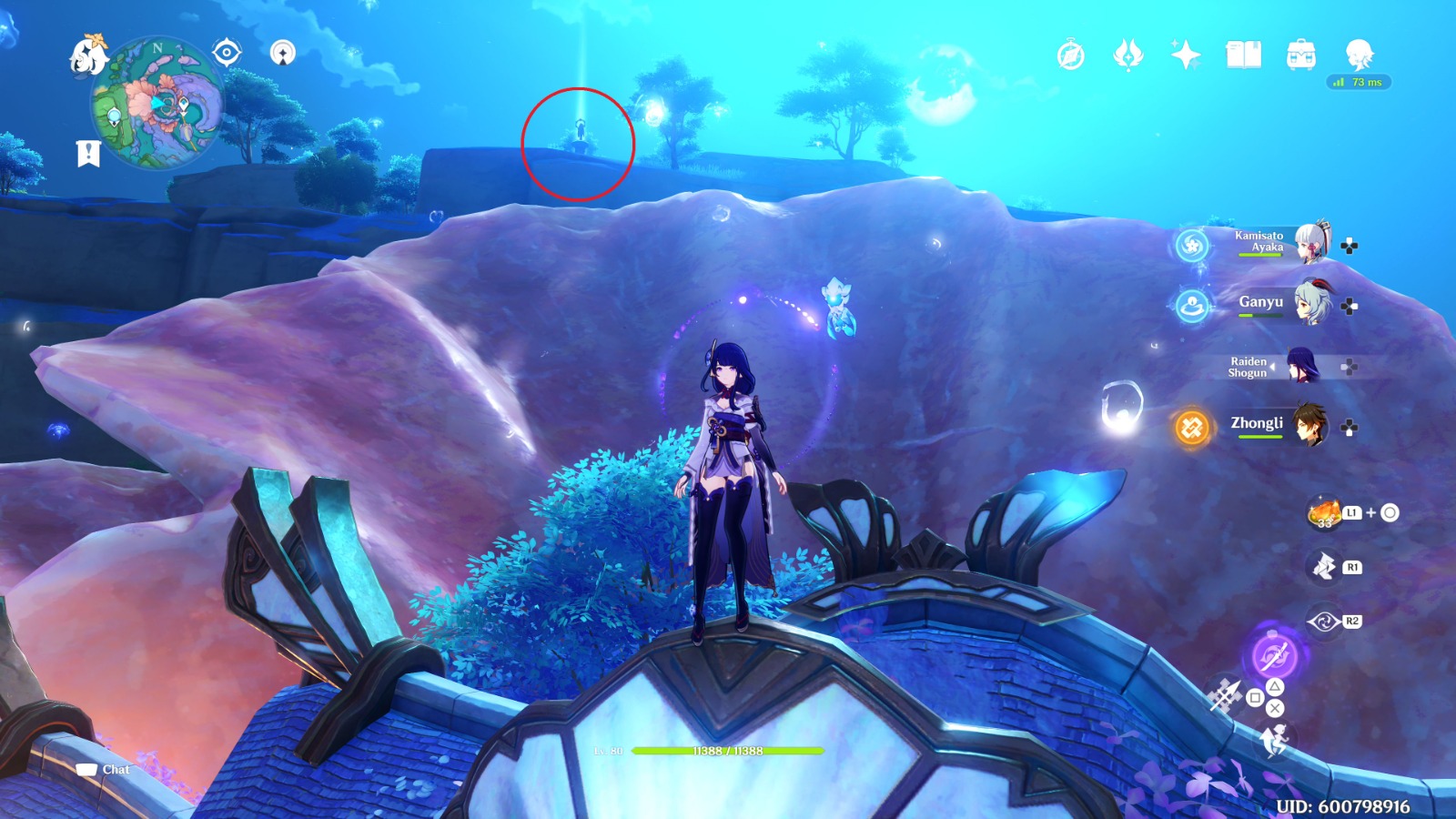Click the sprint dash icon near bottom right
Viewport: 1456px width, 819px height.
pyautogui.click(x=1275, y=738)
